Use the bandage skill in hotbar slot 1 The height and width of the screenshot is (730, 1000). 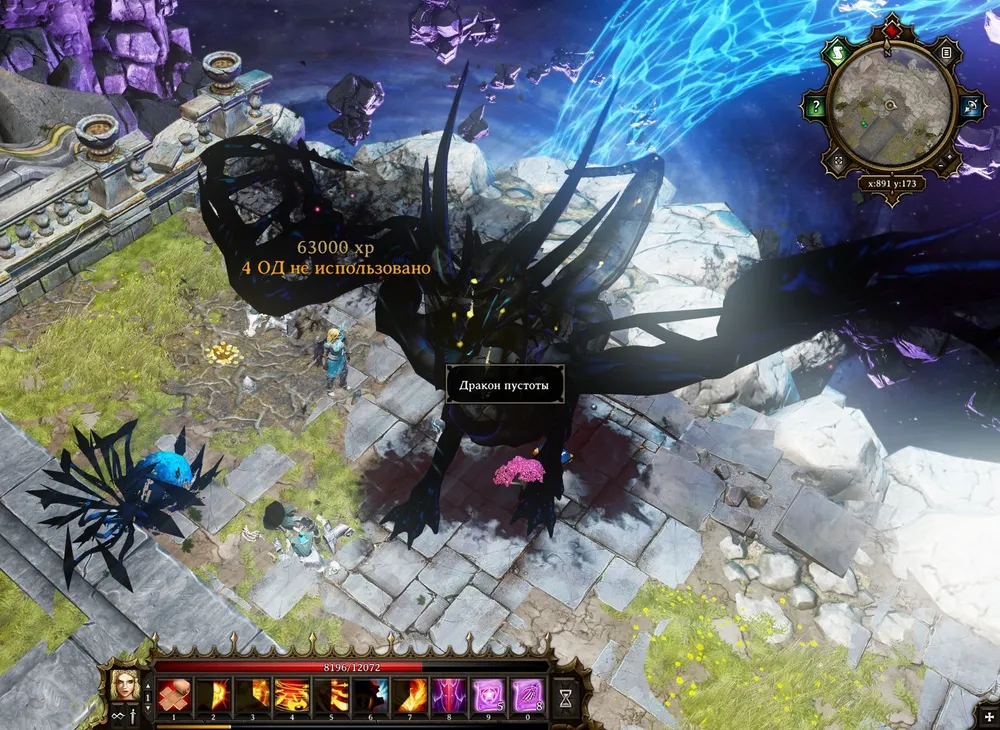tap(174, 692)
